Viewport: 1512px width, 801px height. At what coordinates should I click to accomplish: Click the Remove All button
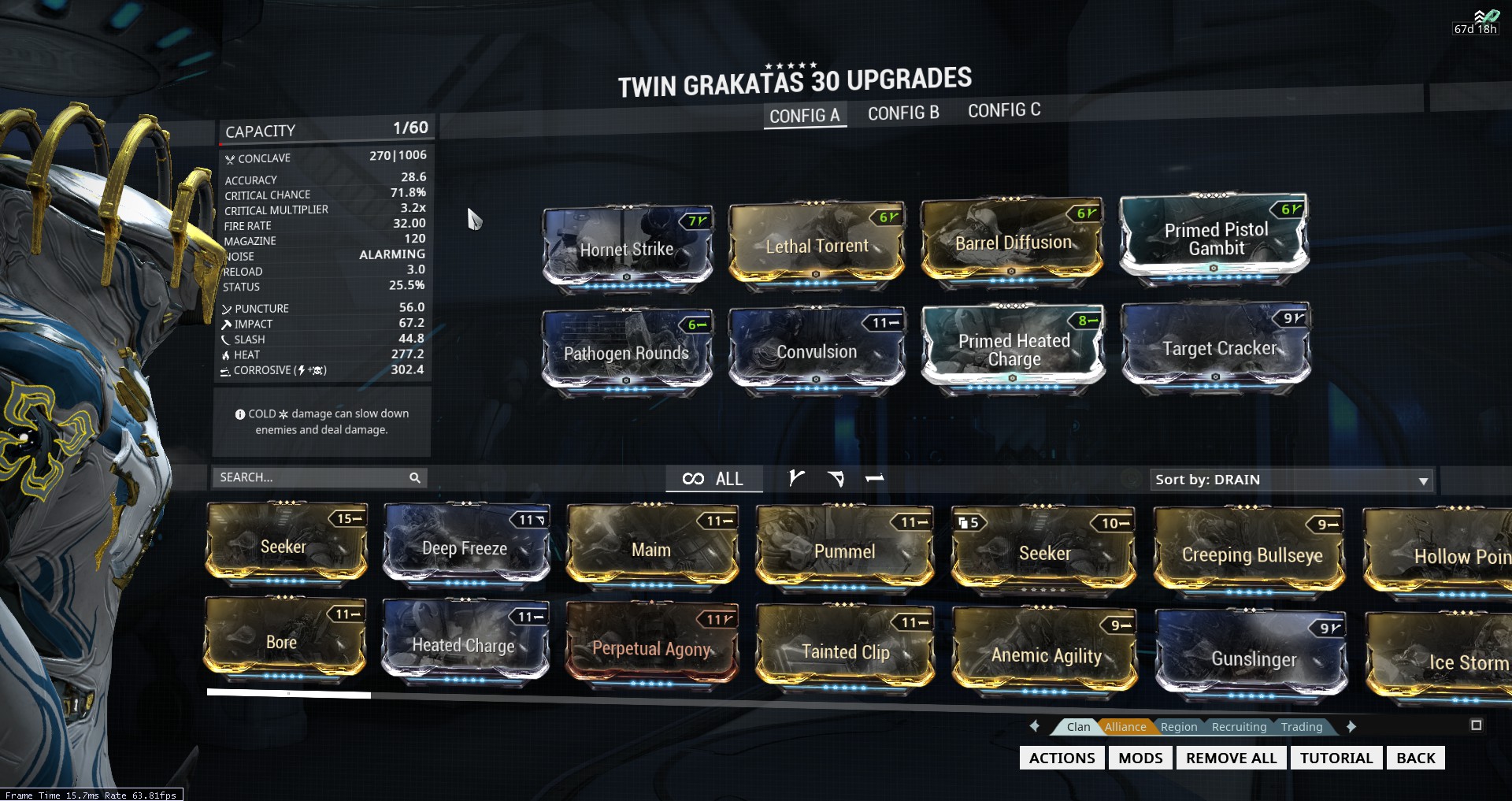(x=1231, y=758)
